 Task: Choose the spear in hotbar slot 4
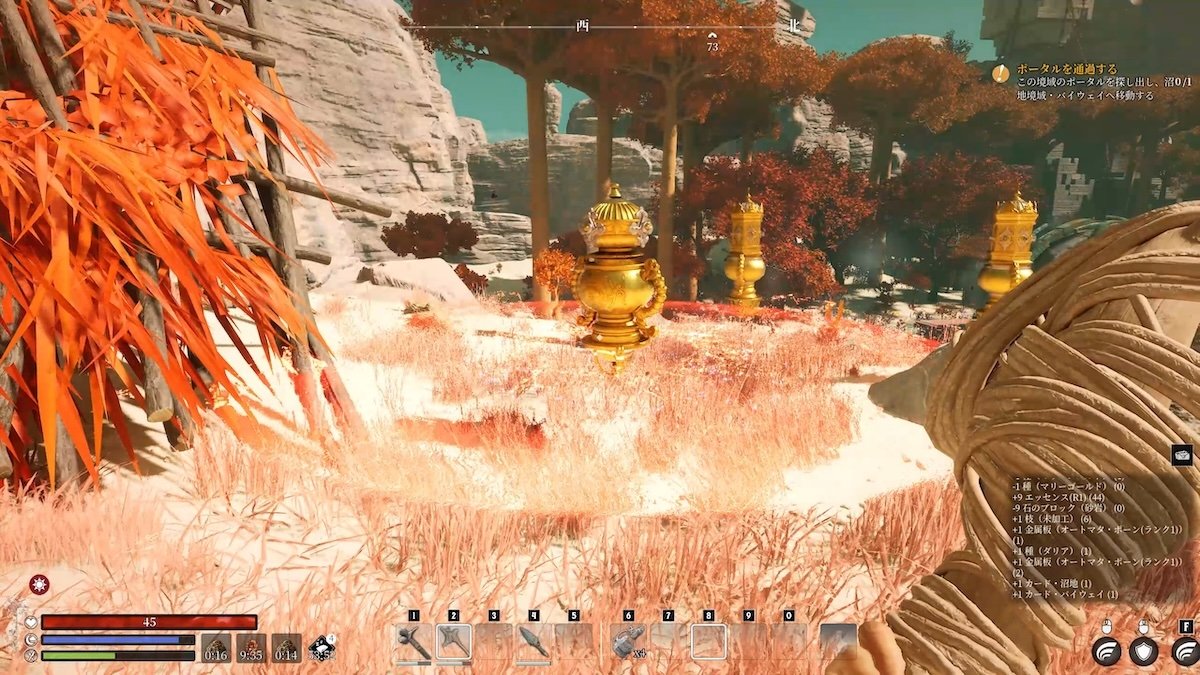pos(533,641)
